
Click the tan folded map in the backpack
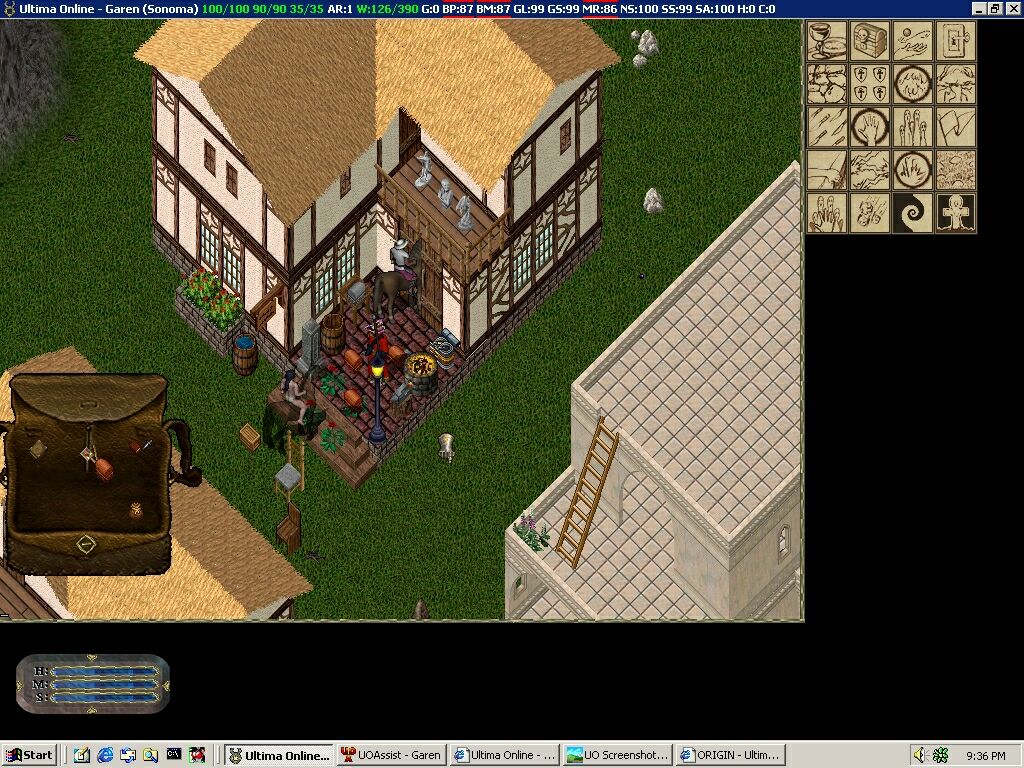pos(38,449)
